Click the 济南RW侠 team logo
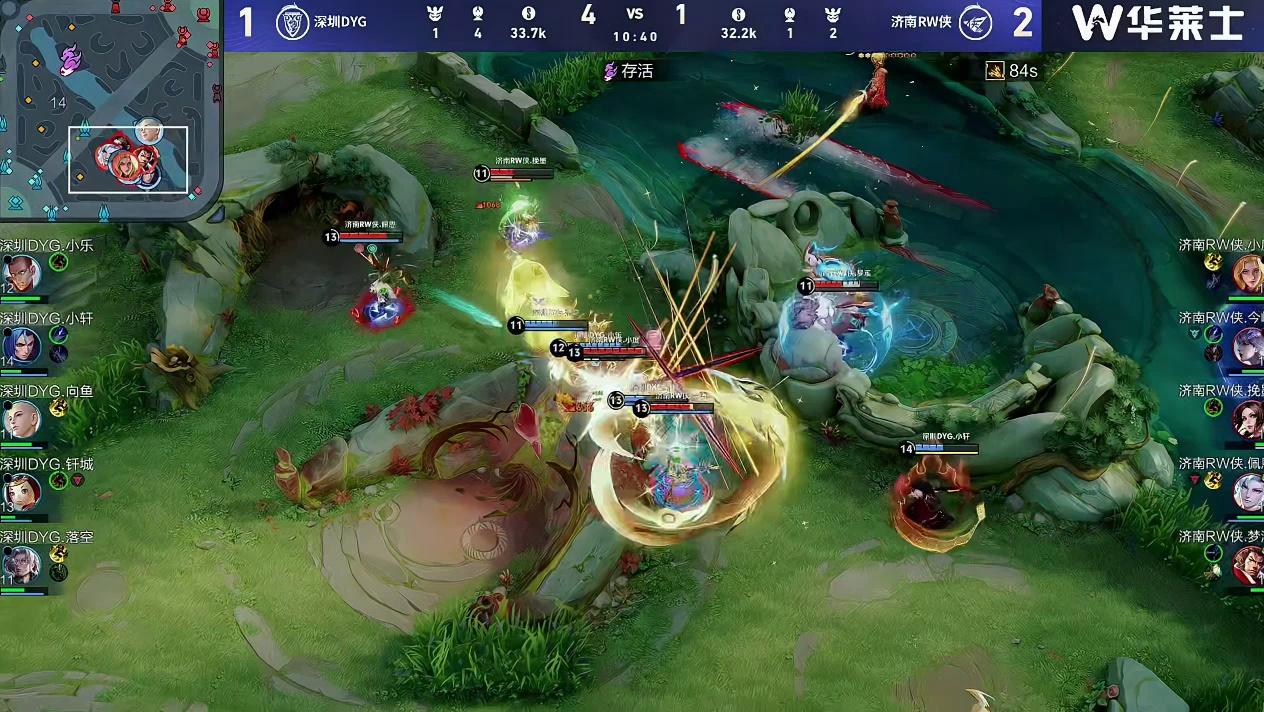The height and width of the screenshot is (712, 1264). pos(975,23)
